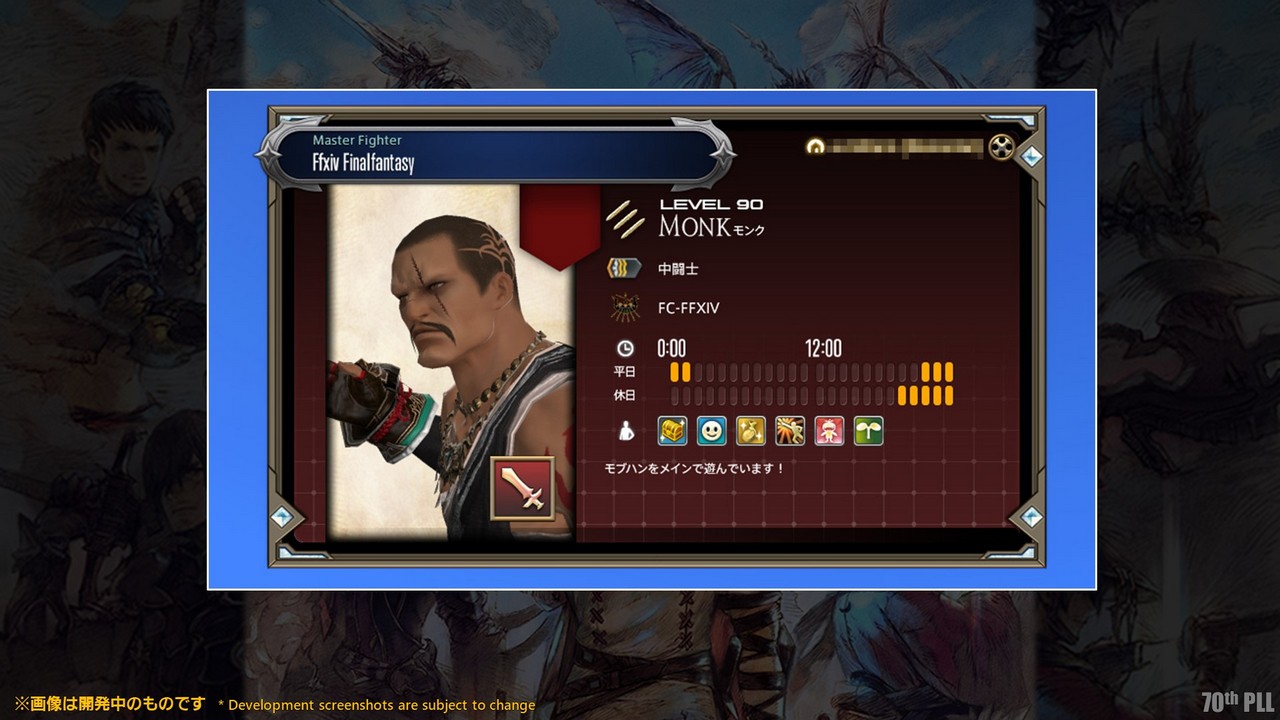The height and width of the screenshot is (720, 1280).
Task: Select the smiley face playstyle icon
Action: [x=711, y=431]
